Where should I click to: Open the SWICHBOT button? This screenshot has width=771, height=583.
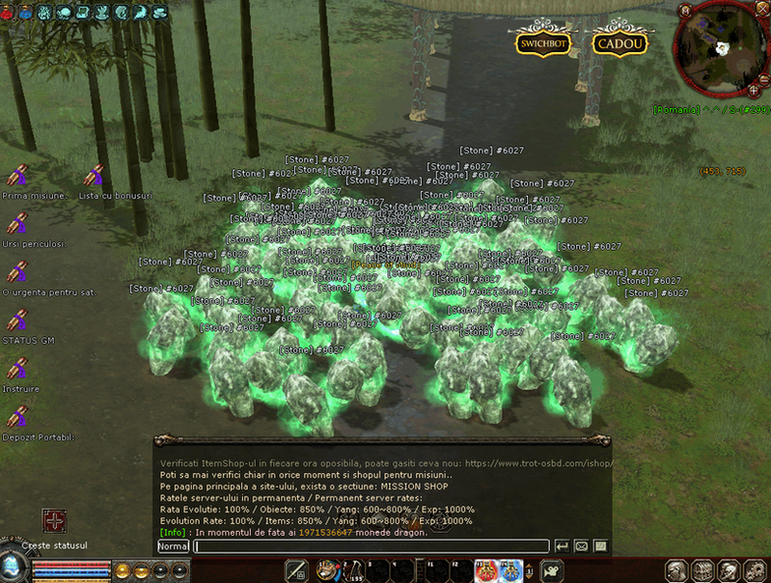pyautogui.click(x=543, y=44)
